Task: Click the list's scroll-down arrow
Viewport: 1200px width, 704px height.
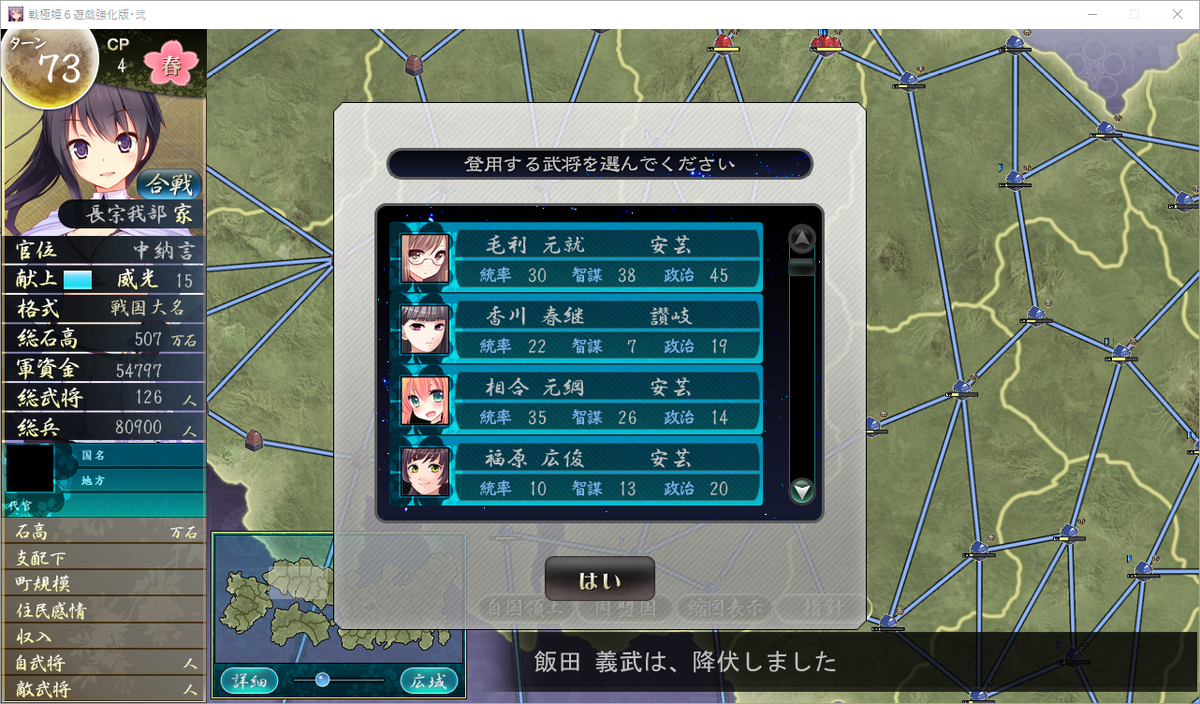Action: (x=802, y=491)
